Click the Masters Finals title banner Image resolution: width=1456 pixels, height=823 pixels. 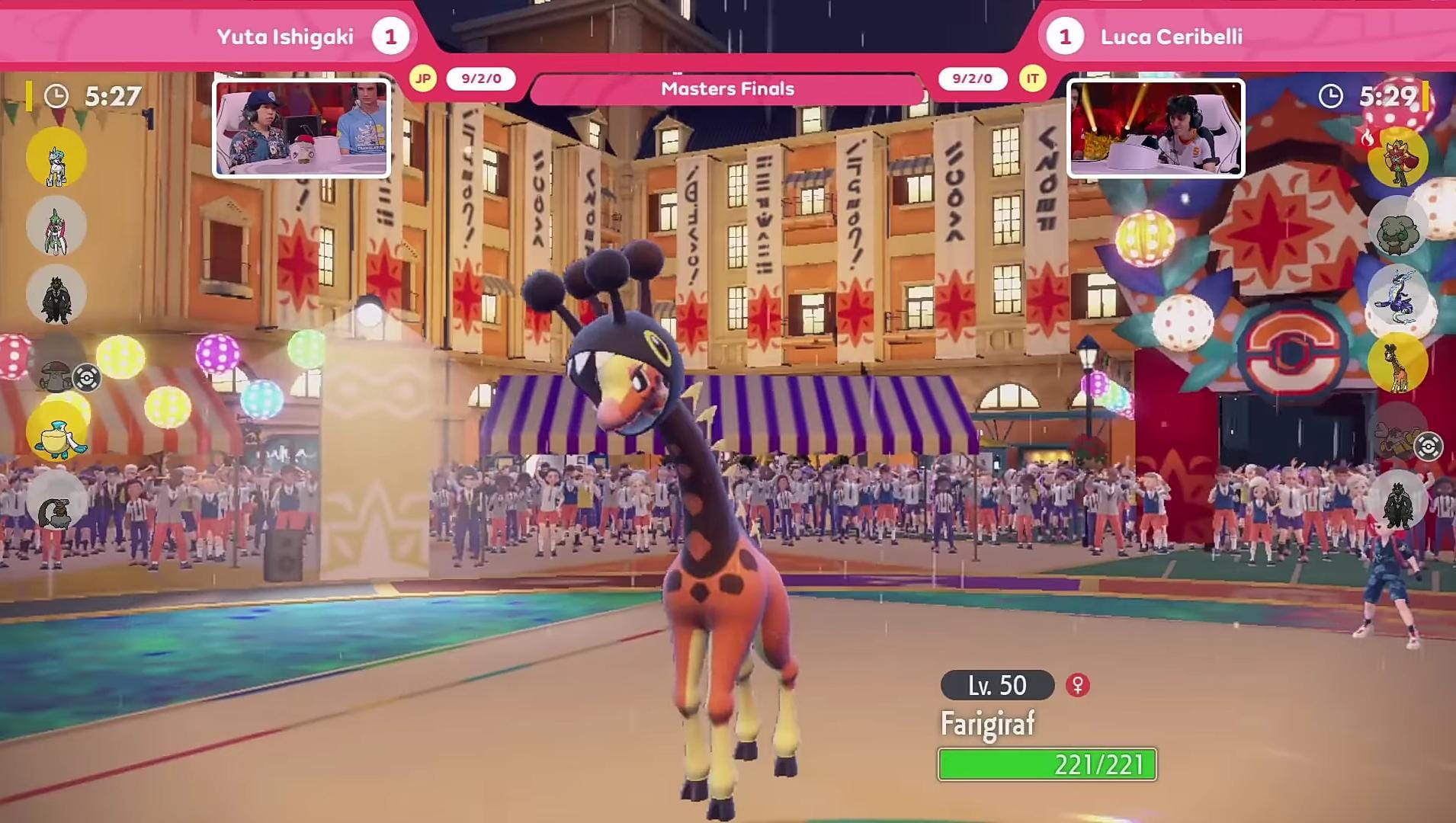(x=727, y=89)
